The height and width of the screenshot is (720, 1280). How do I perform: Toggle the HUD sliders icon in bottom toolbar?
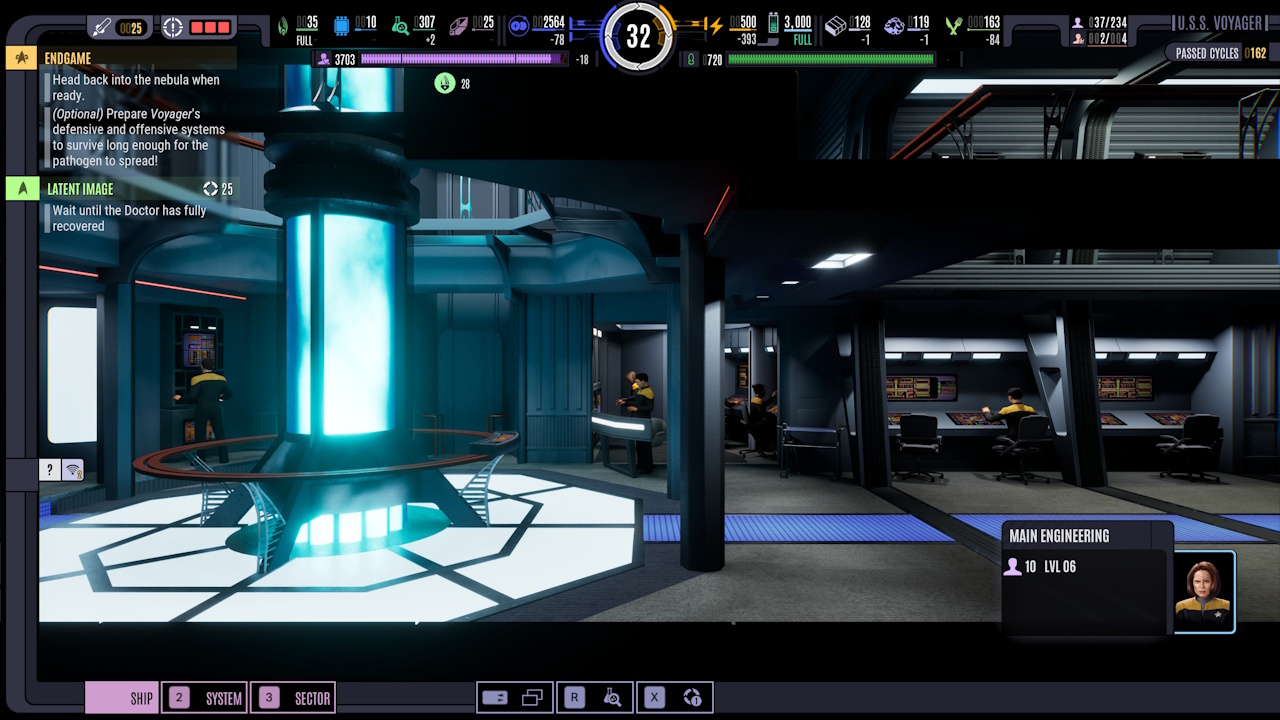coord(497,697)
